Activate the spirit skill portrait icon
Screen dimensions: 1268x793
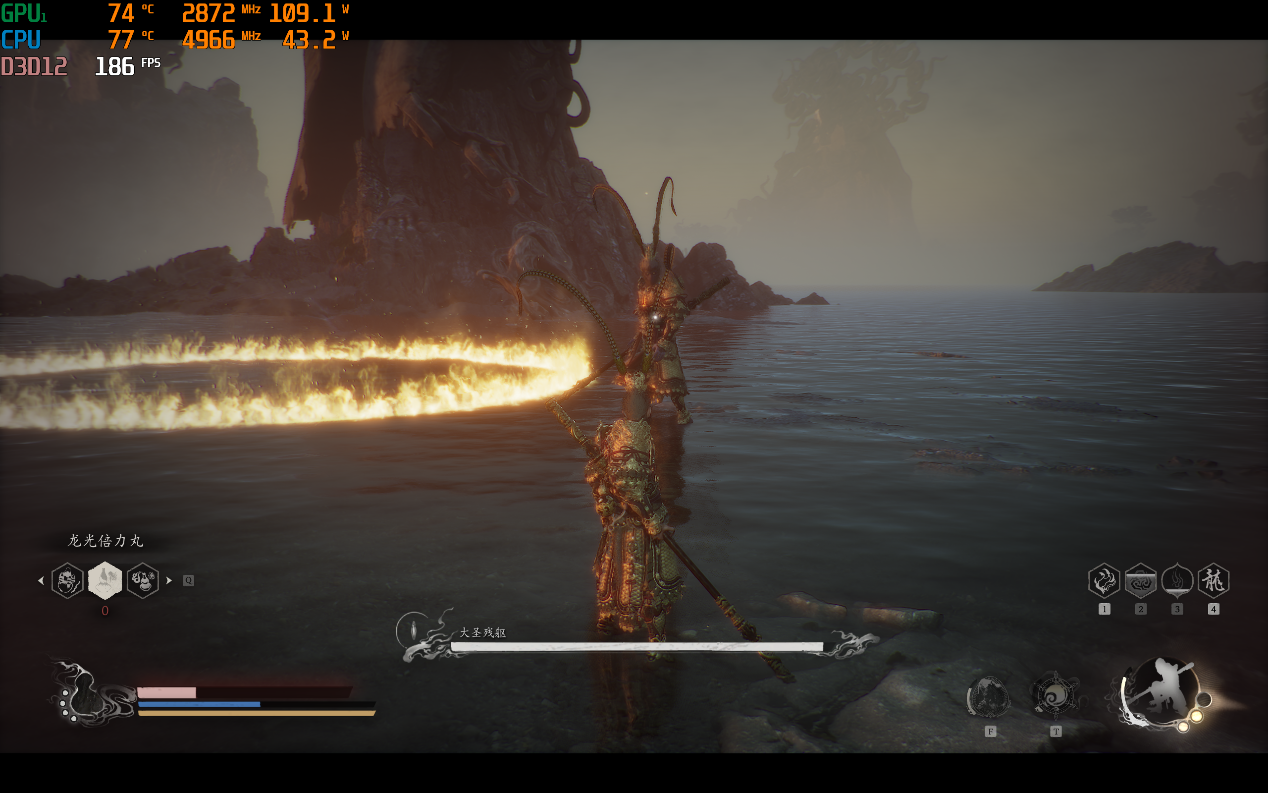click(x=989, y=697)
